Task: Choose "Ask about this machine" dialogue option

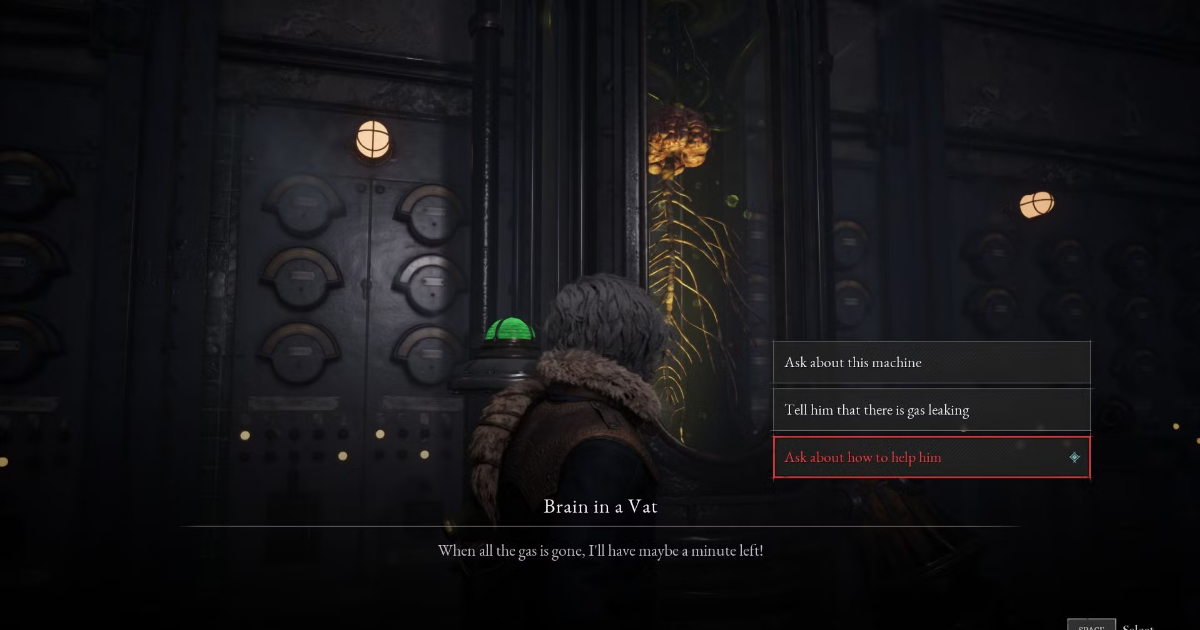Action: point(930,362)
